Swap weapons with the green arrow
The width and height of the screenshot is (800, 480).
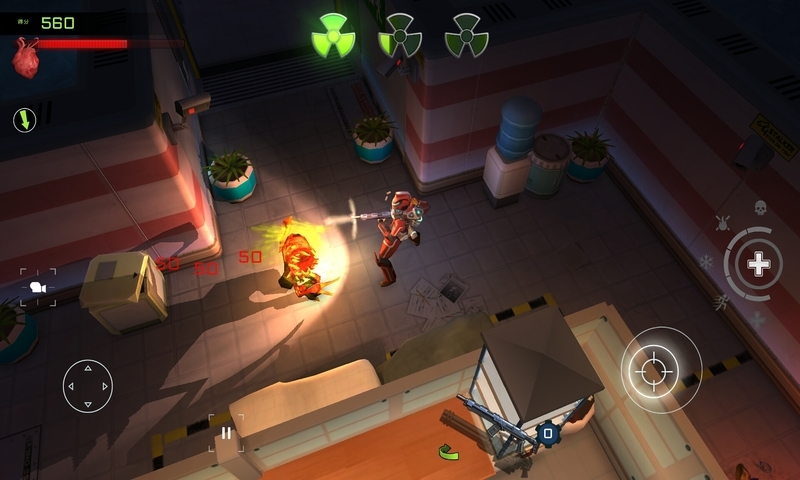(x=450, y=452)
